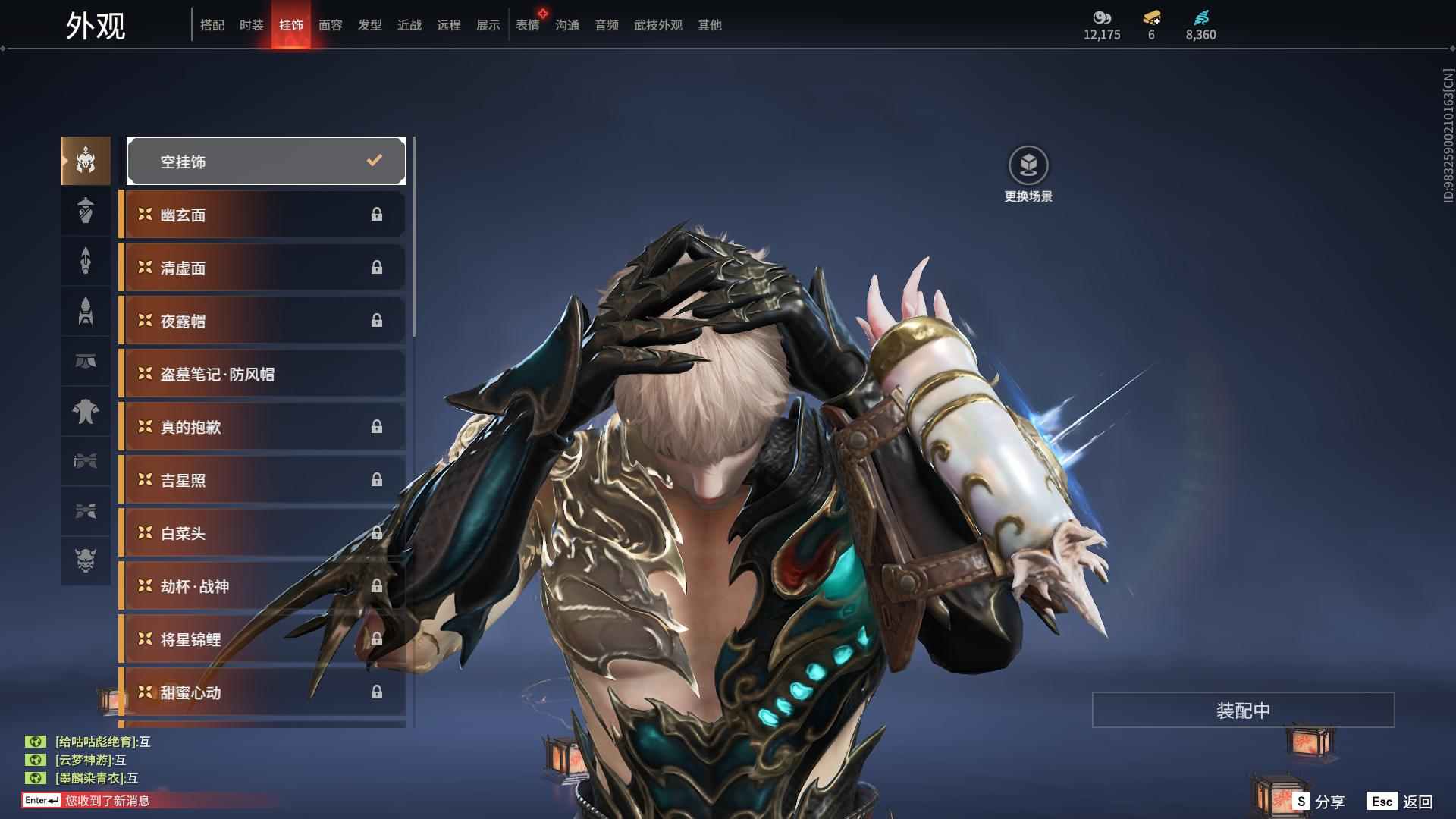Open the 搭配 tab
The image size is (1456, 819).
pyautogui.click(x=212, y=25)
